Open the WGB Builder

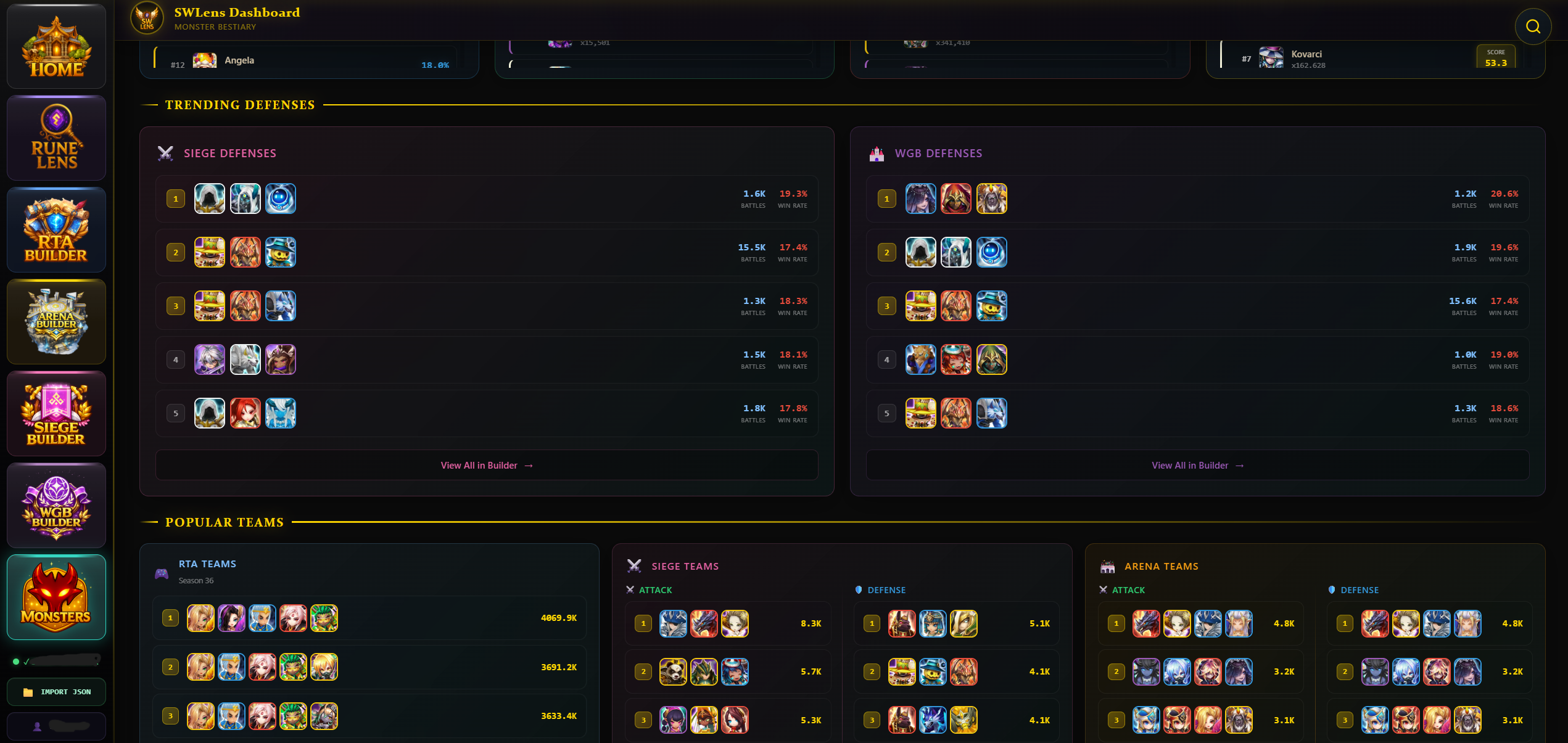click(x=56, y=506)
